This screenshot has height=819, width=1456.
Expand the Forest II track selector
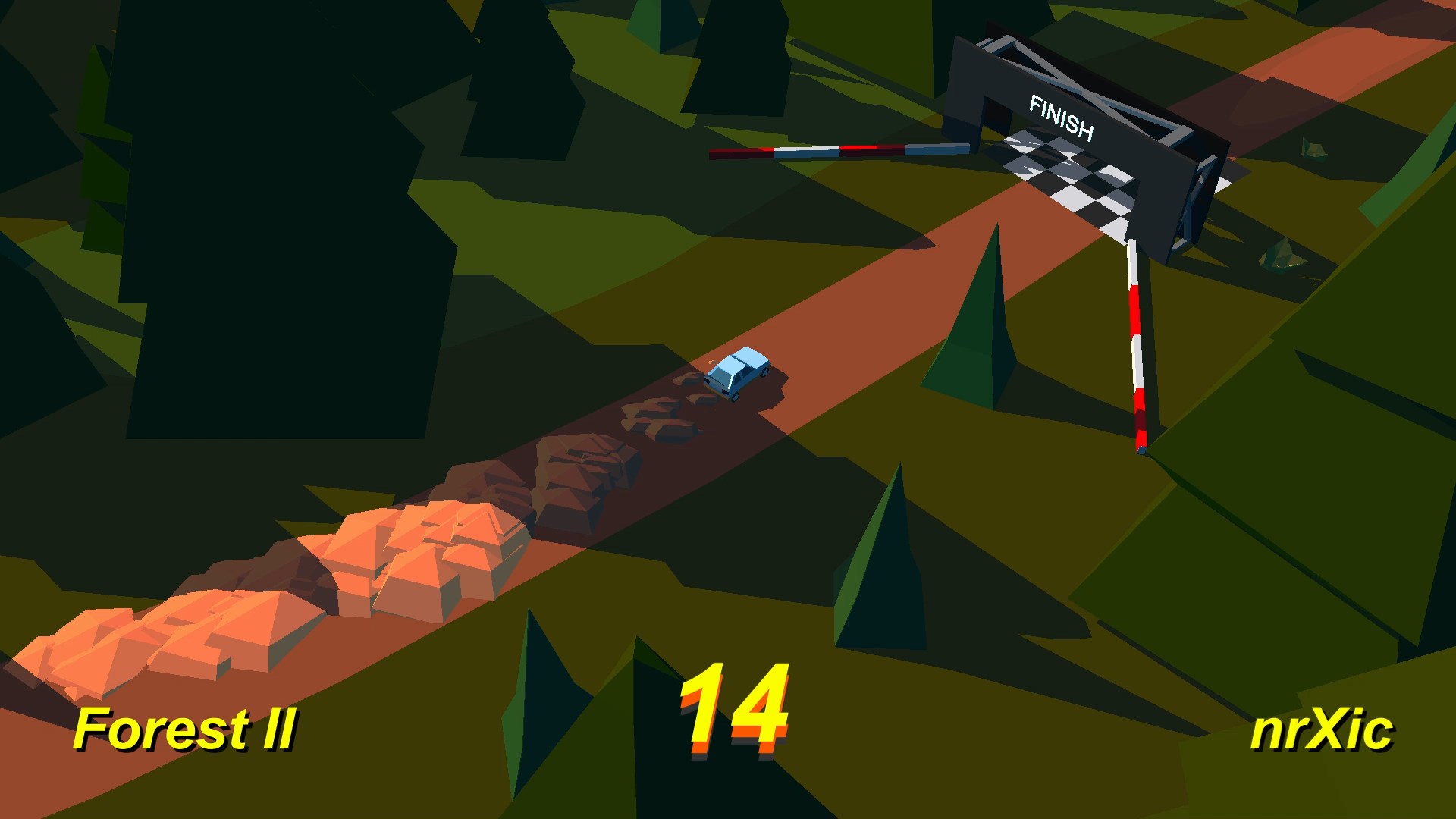(188, 730)
